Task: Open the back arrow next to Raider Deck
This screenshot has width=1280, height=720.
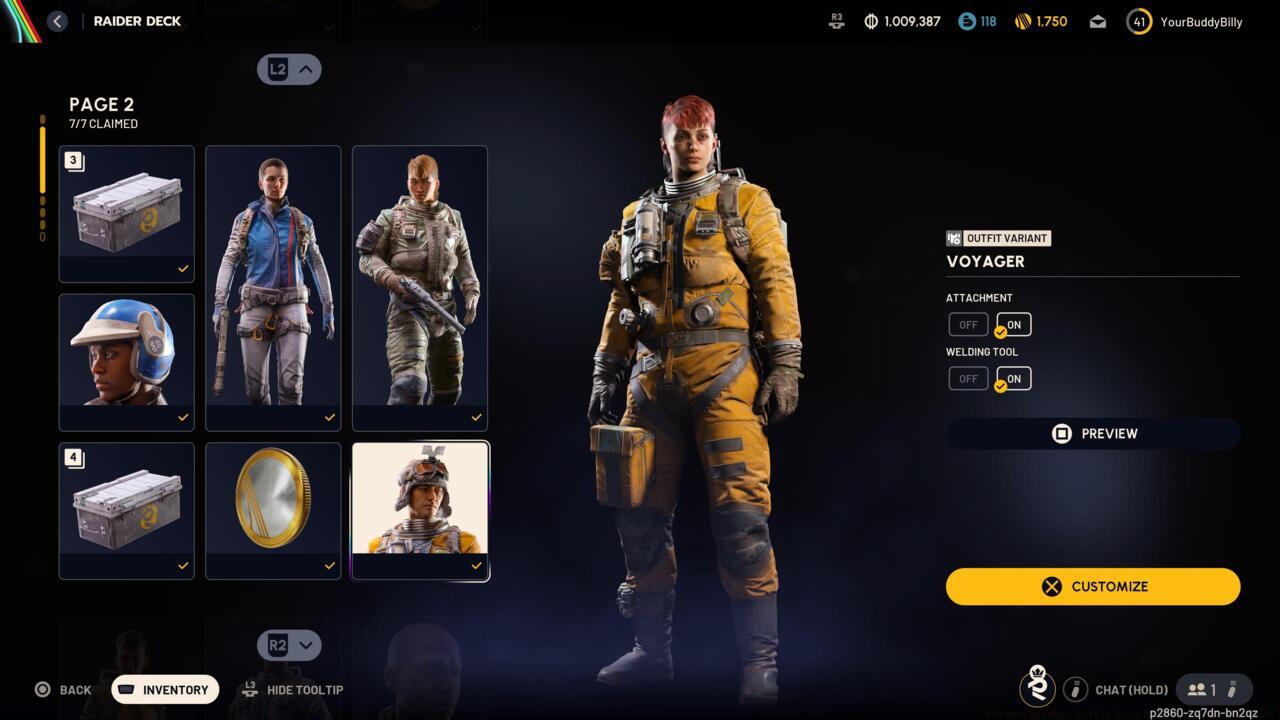Action: pyautogui.click(x=57, y=21)
